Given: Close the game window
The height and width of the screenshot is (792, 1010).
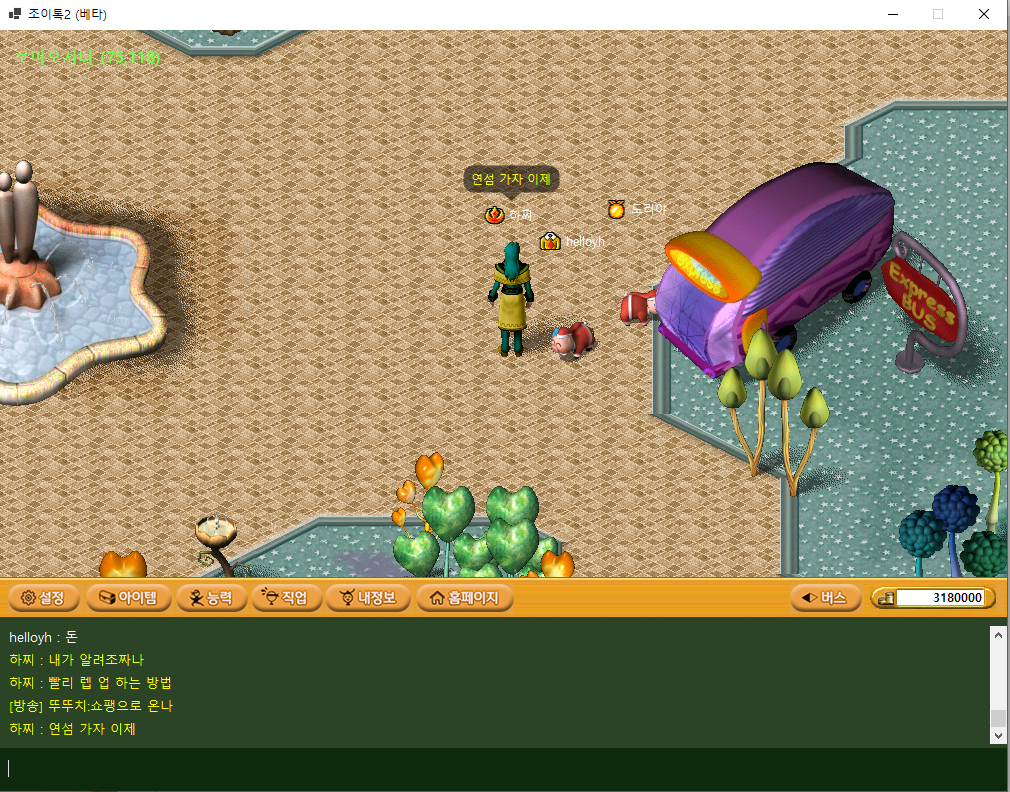Looking at the screenshot, I should tap(984, 14).
